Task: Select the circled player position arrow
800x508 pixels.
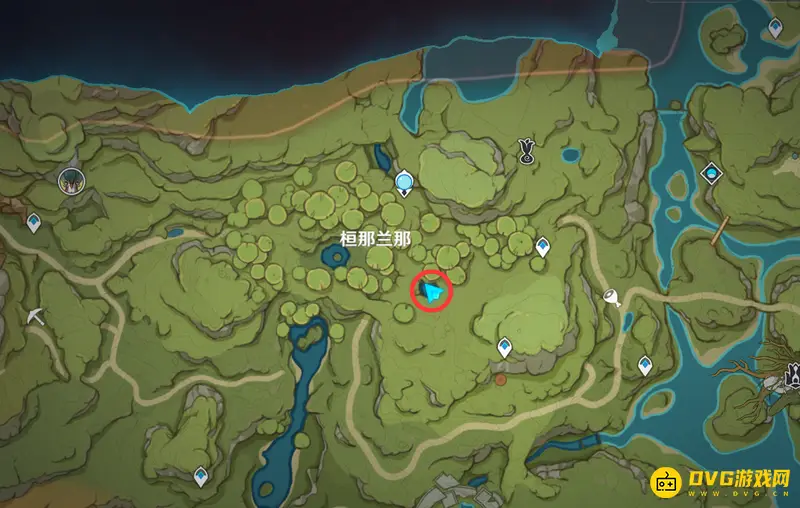Action: tap(433, 292)
